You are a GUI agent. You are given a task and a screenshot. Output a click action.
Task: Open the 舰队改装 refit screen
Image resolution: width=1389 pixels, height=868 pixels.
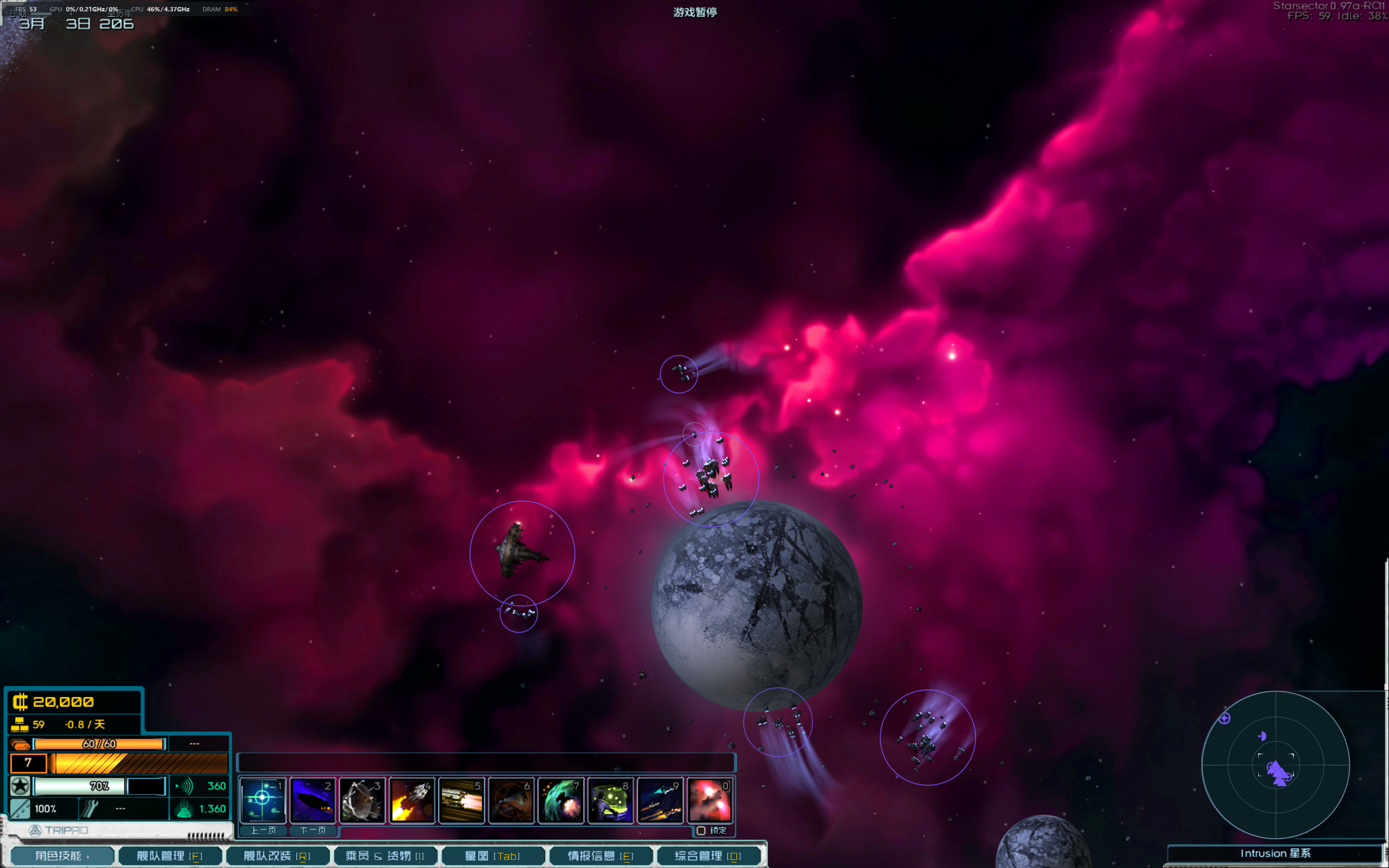tap(277, 856)
